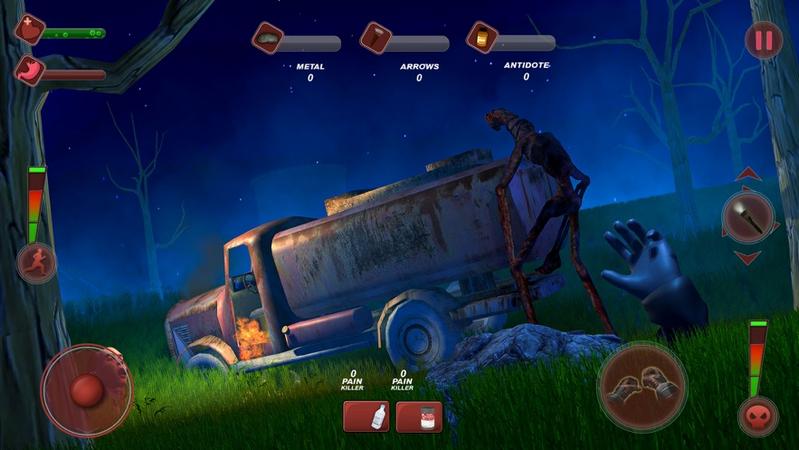Viewport: 799px width, 450px height.
Task: Use the painkiller pill jar item
Action: pos(419,416)
